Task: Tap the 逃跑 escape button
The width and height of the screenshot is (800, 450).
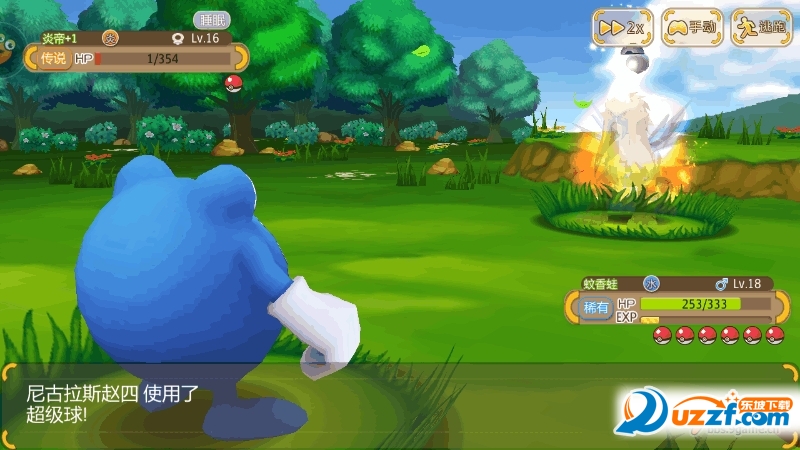Action: (x=760, y=26)
